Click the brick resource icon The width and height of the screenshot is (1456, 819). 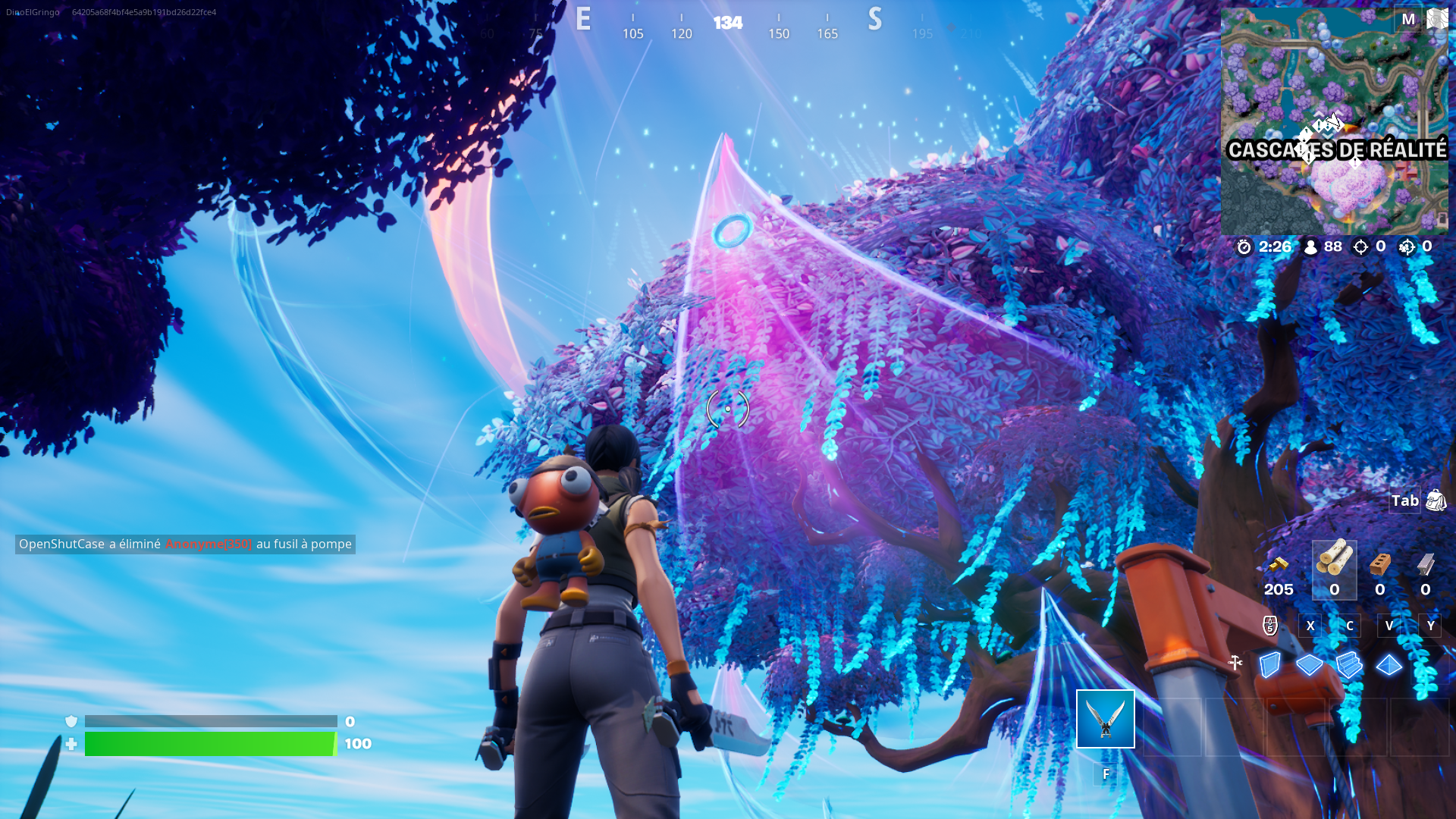1379,564
